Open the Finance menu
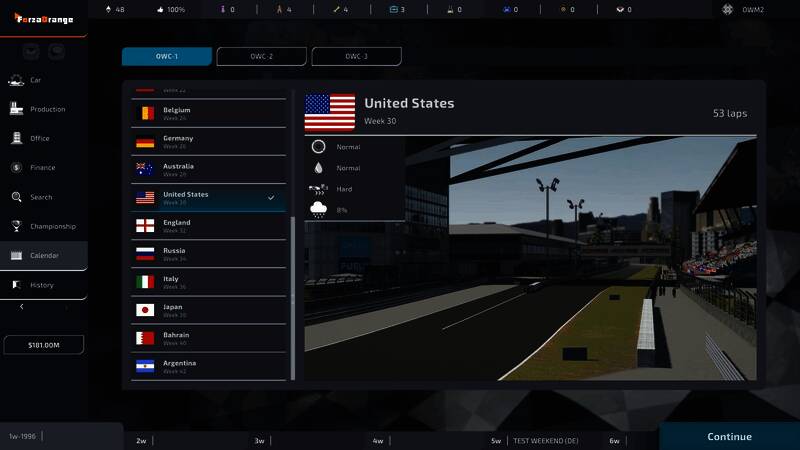 42,167
